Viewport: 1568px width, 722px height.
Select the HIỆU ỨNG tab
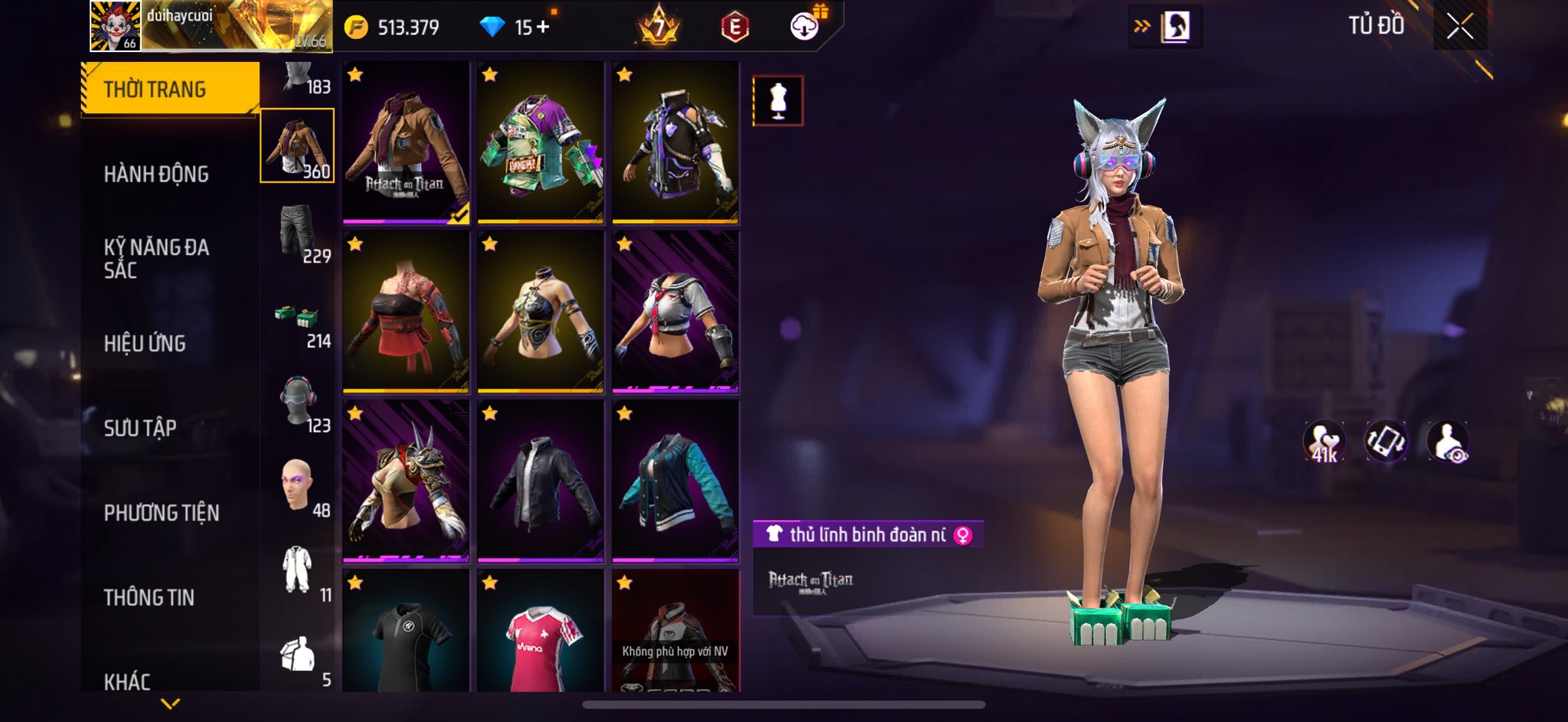click(x=145, y=344)
